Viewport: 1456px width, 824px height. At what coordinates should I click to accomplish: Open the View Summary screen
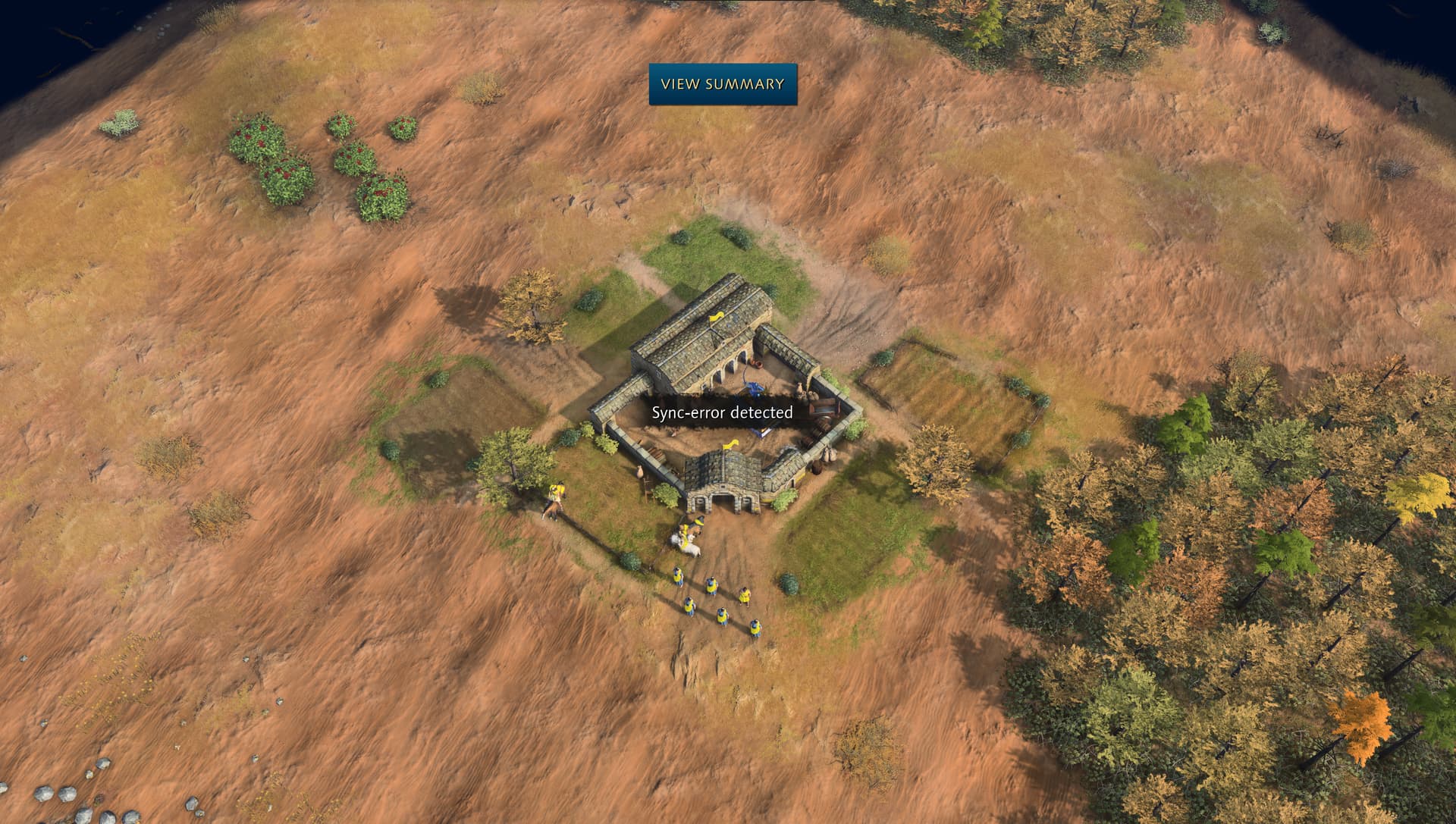pyautogui.click(x=722, y=84)
